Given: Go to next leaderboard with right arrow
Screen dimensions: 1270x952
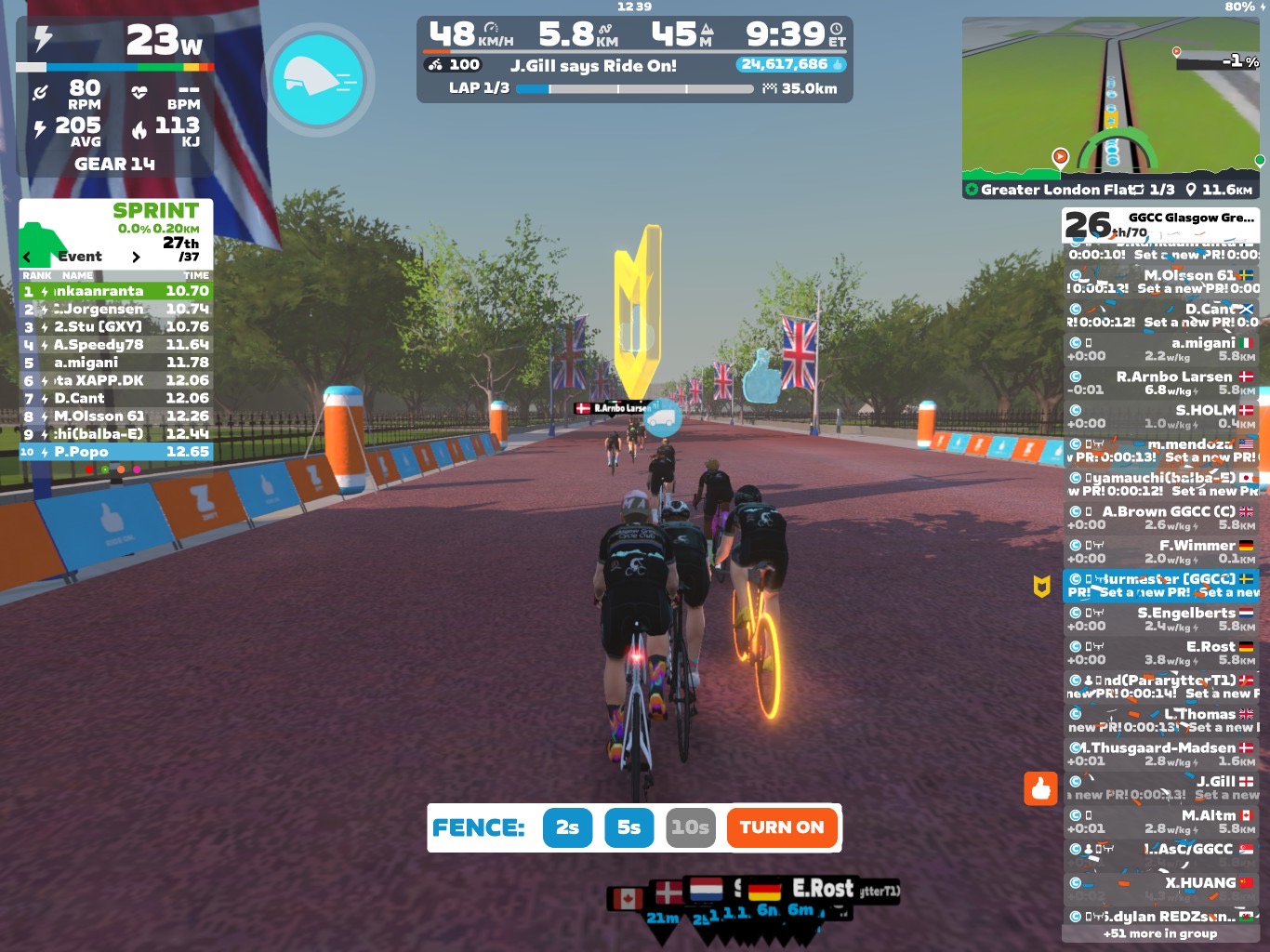Looking at the screenshot, I should 136,258.
